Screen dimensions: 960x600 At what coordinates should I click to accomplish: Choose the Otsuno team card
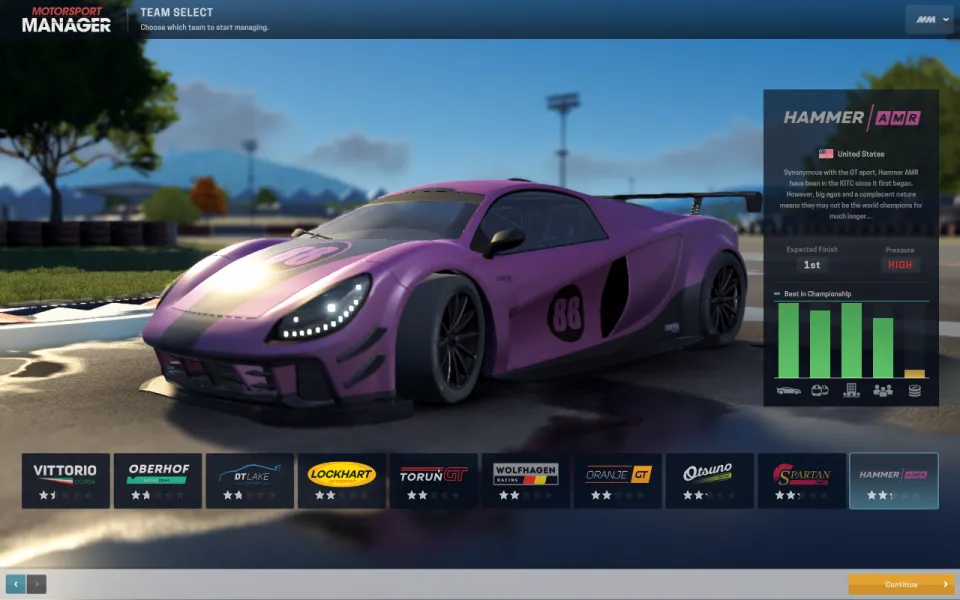click(x=710, y=481)
